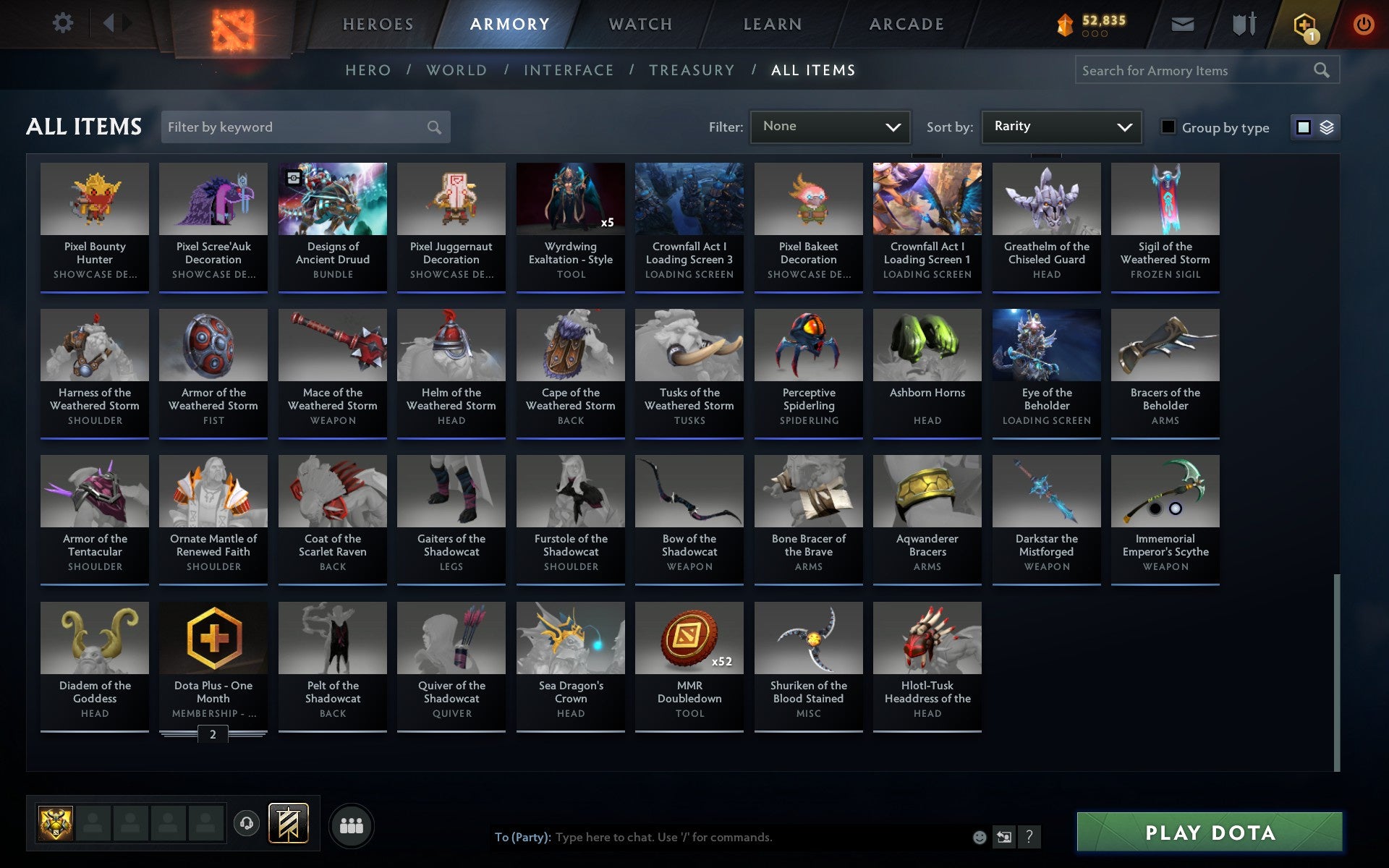Switch to the TREASURY tab
Viewport: 1389px width, 868px height.
point(692,70)
